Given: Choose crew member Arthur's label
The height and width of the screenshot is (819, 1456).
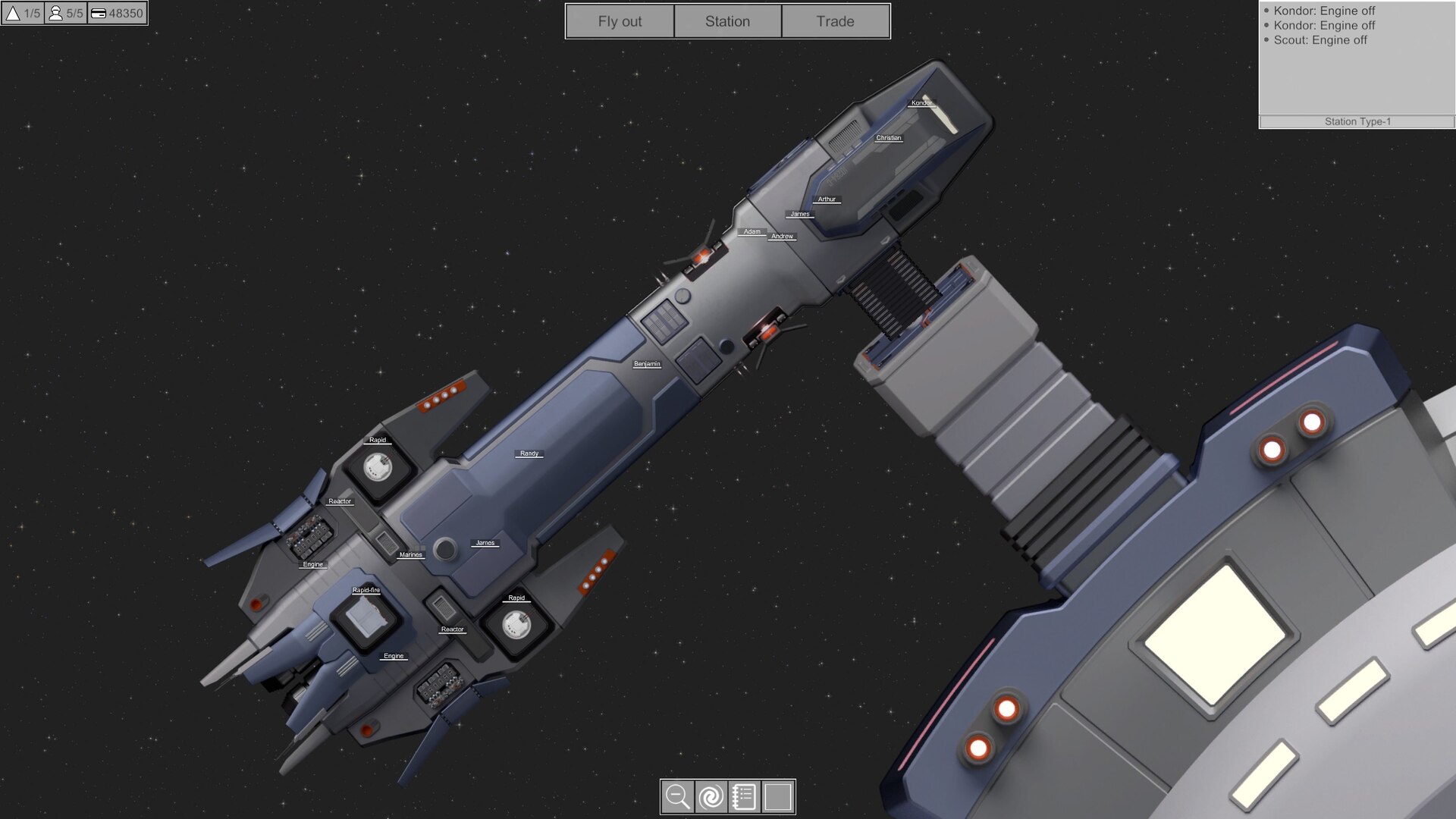Looking at the screenshot, I should 827,199.
